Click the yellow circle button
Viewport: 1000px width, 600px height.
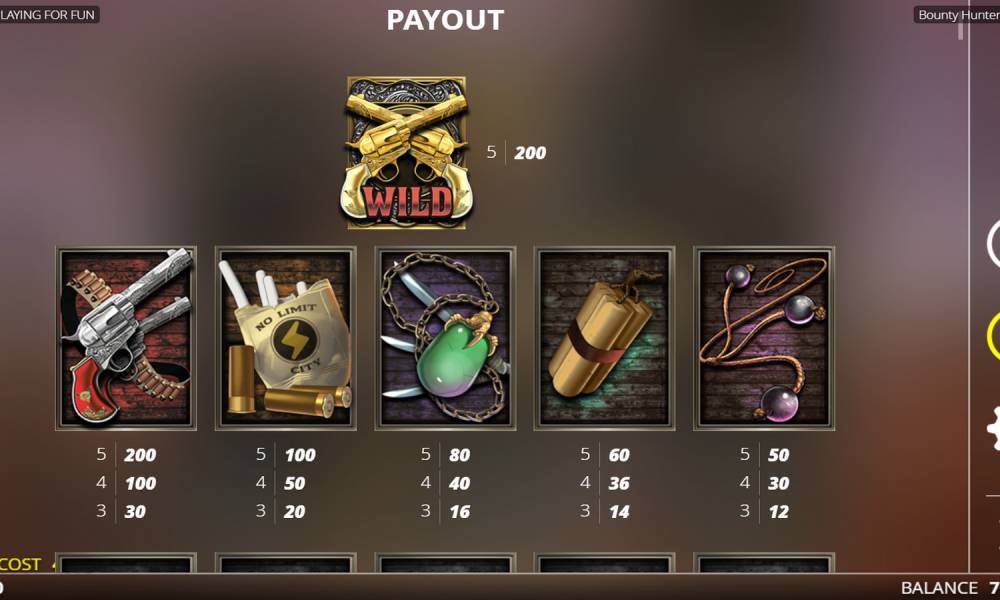(x=994, y=336)
